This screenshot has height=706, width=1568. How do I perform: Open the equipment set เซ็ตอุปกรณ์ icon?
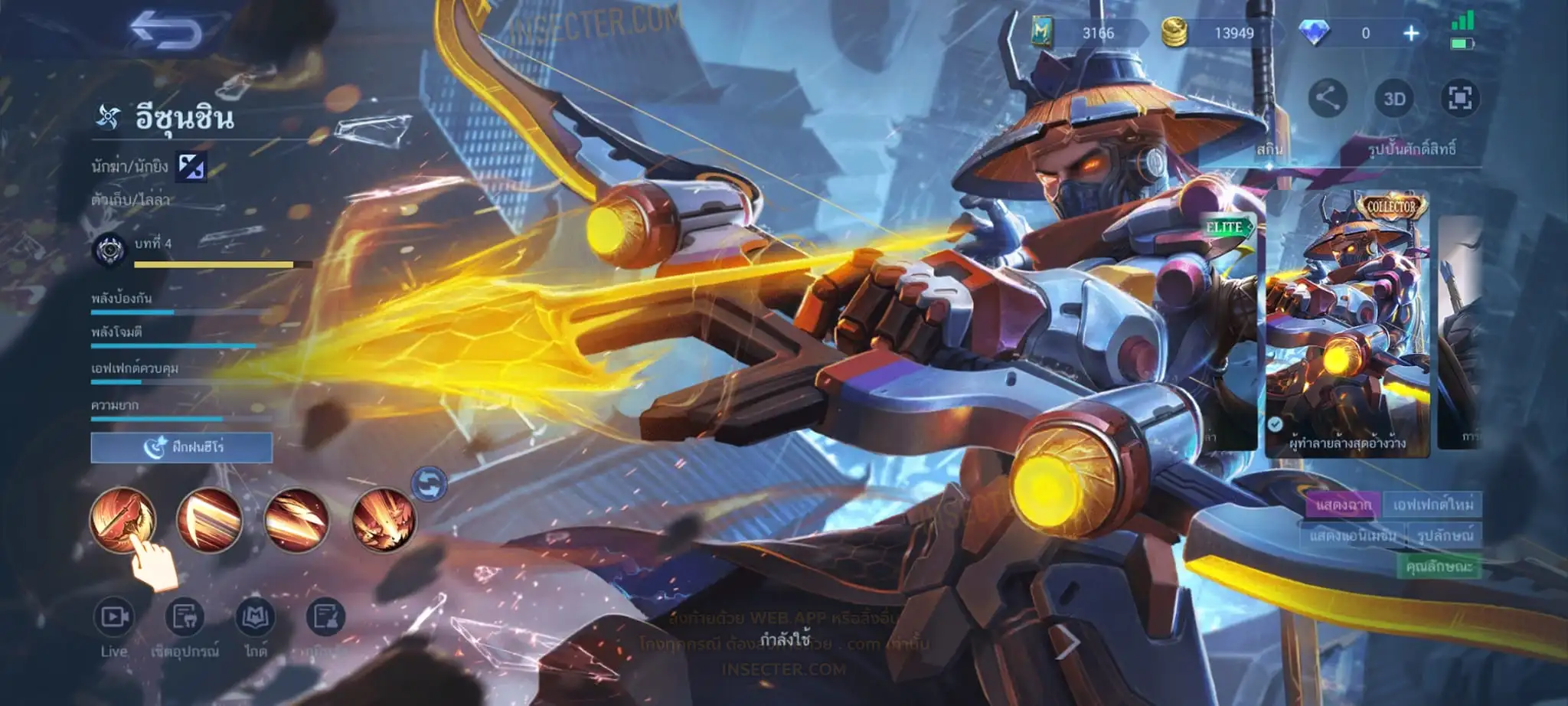click(185, 617)
